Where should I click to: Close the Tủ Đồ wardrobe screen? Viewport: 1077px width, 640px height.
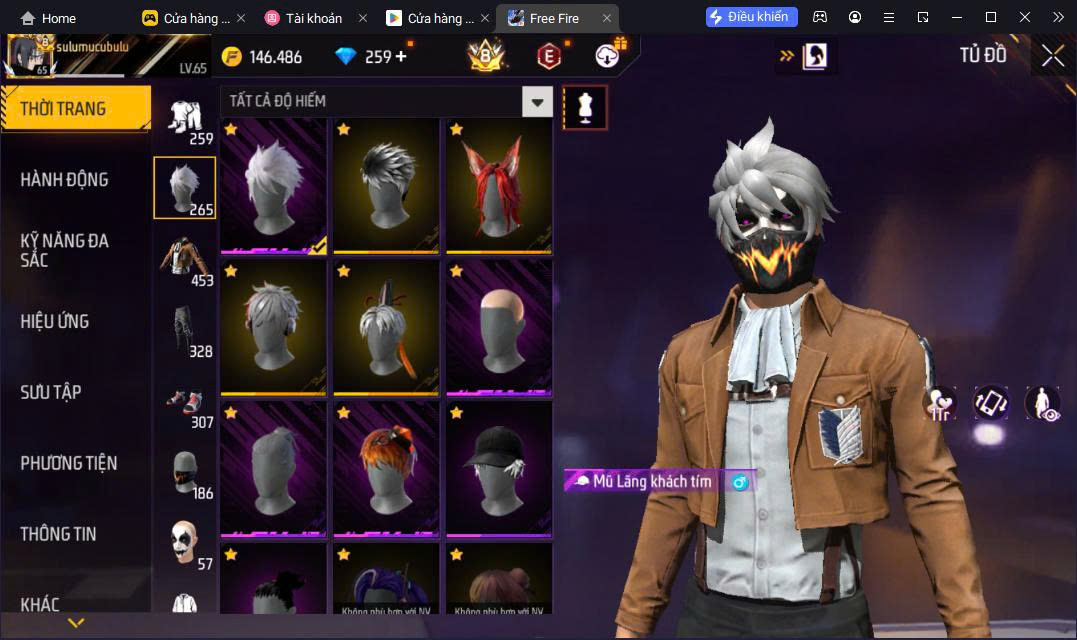tap(1052, 56)
